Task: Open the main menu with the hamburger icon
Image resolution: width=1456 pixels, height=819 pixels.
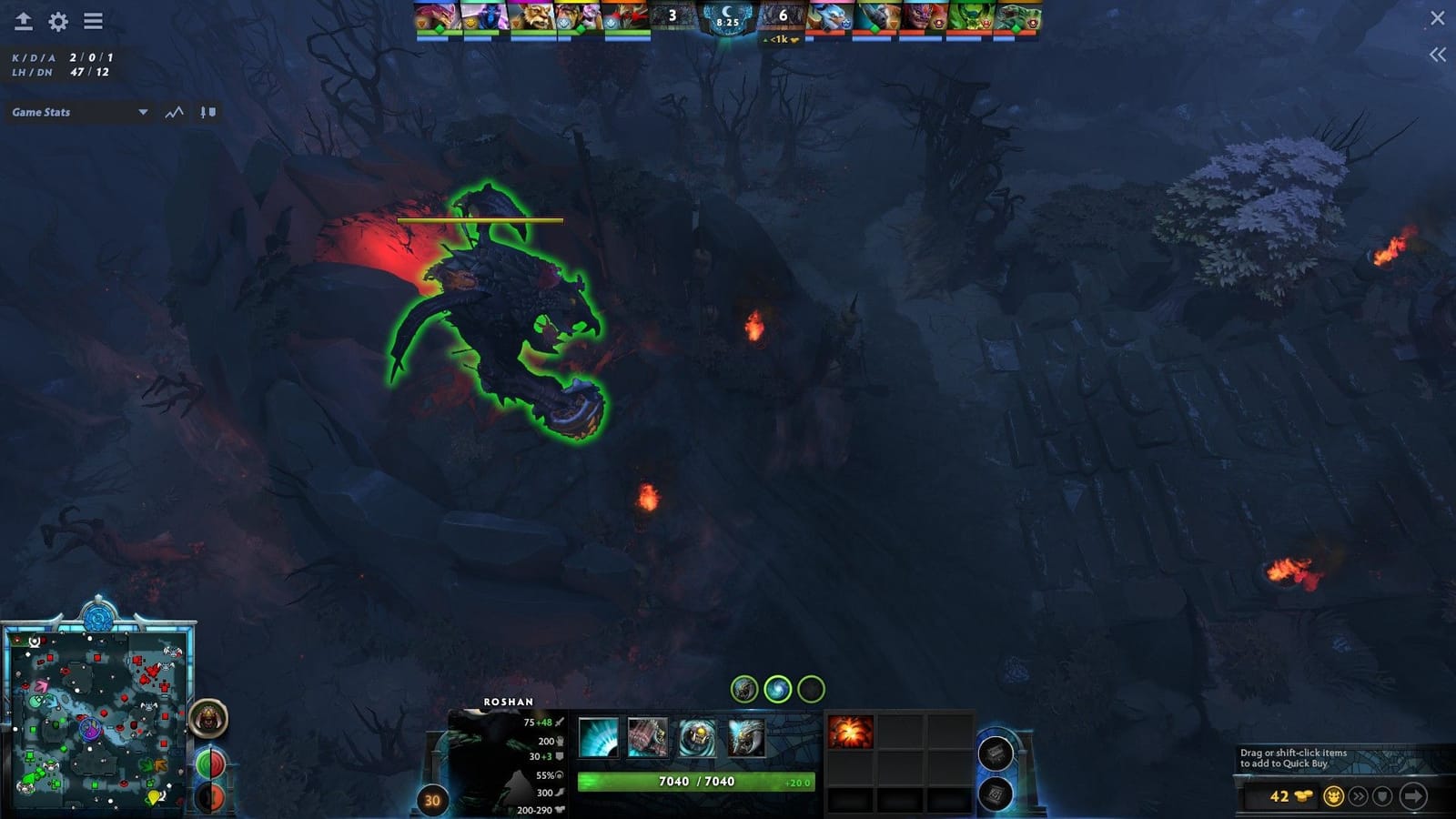Action: (x=92, y=20)
